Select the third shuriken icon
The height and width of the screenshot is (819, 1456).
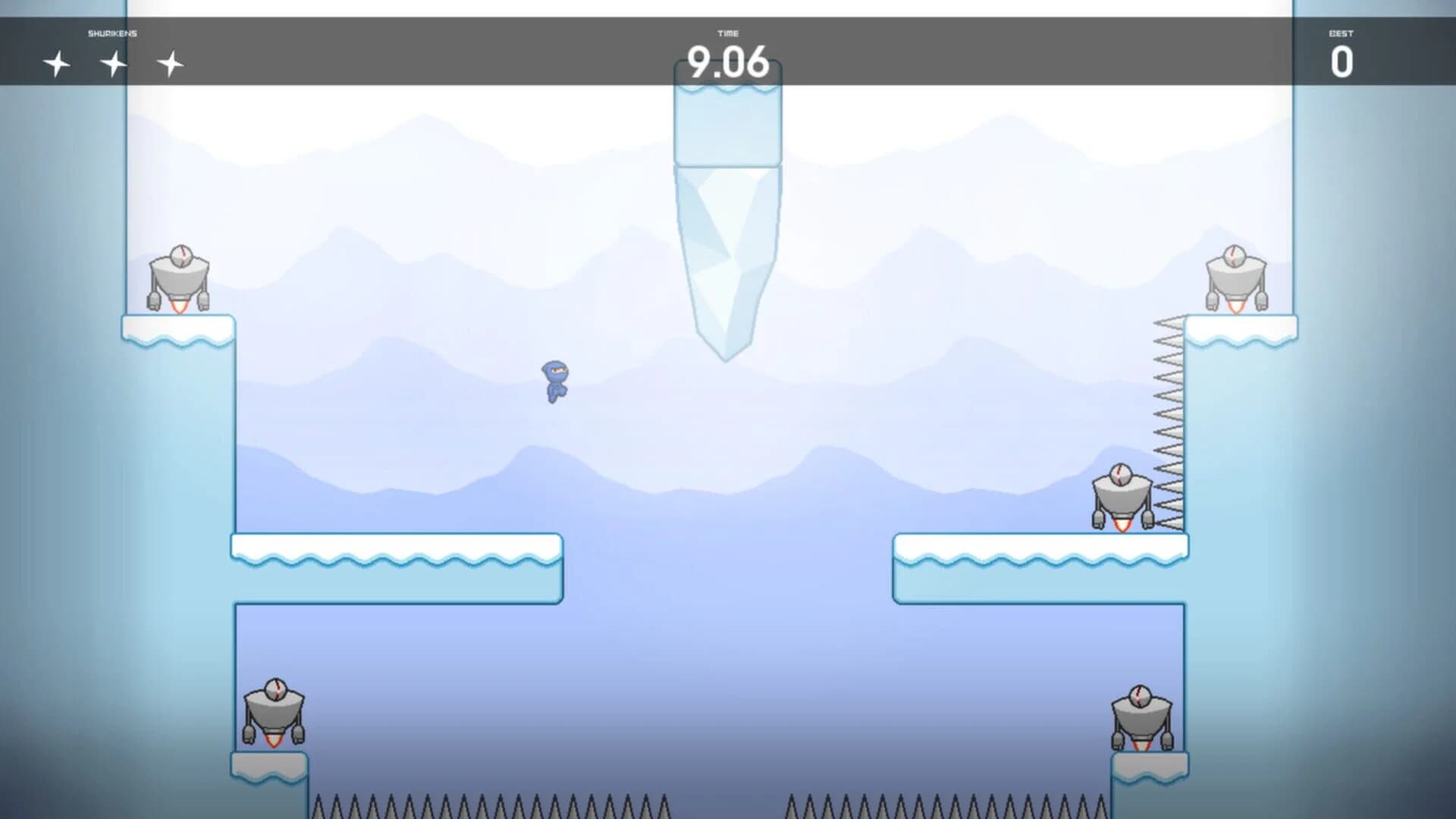172,64
